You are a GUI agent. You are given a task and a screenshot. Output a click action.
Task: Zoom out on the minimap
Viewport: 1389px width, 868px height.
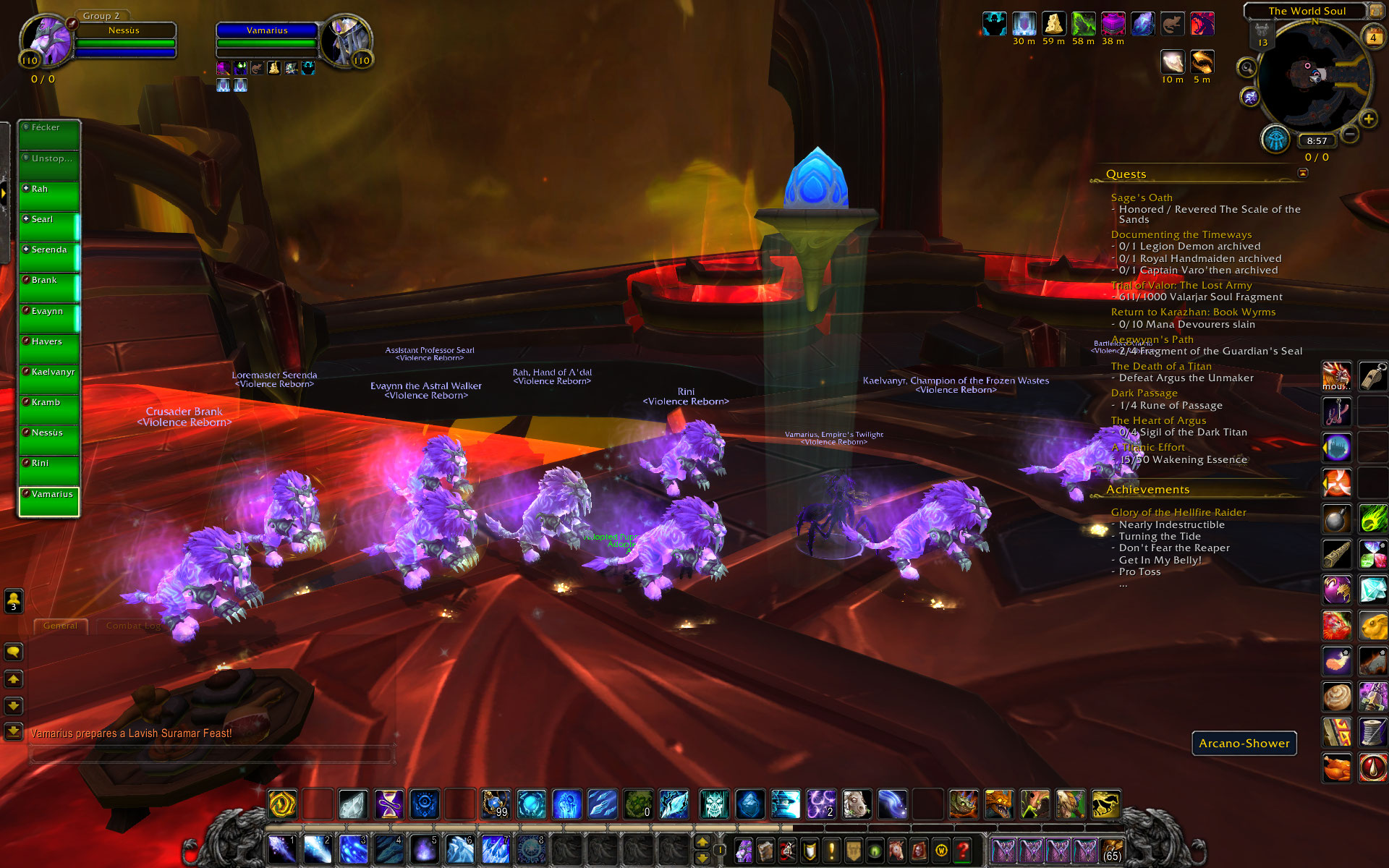pyautogui.click(x=1350, y=134)
